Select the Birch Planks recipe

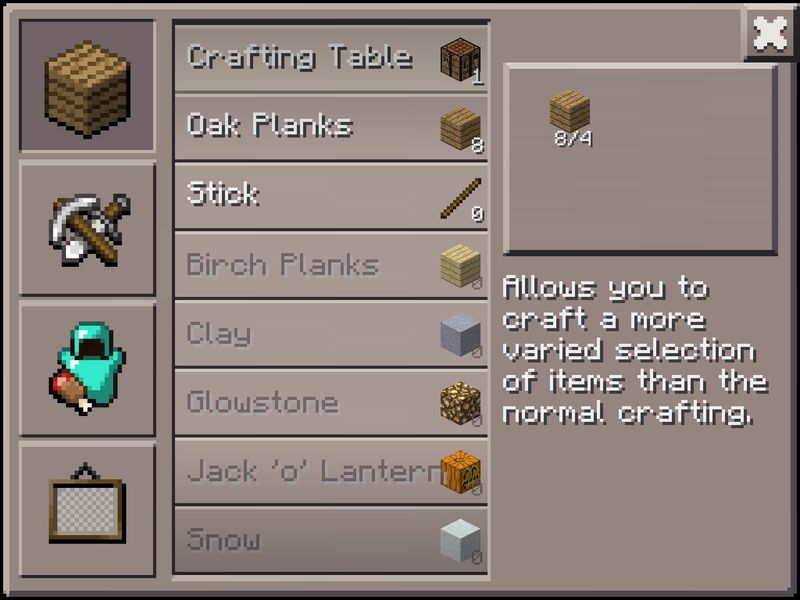point(331,265)
